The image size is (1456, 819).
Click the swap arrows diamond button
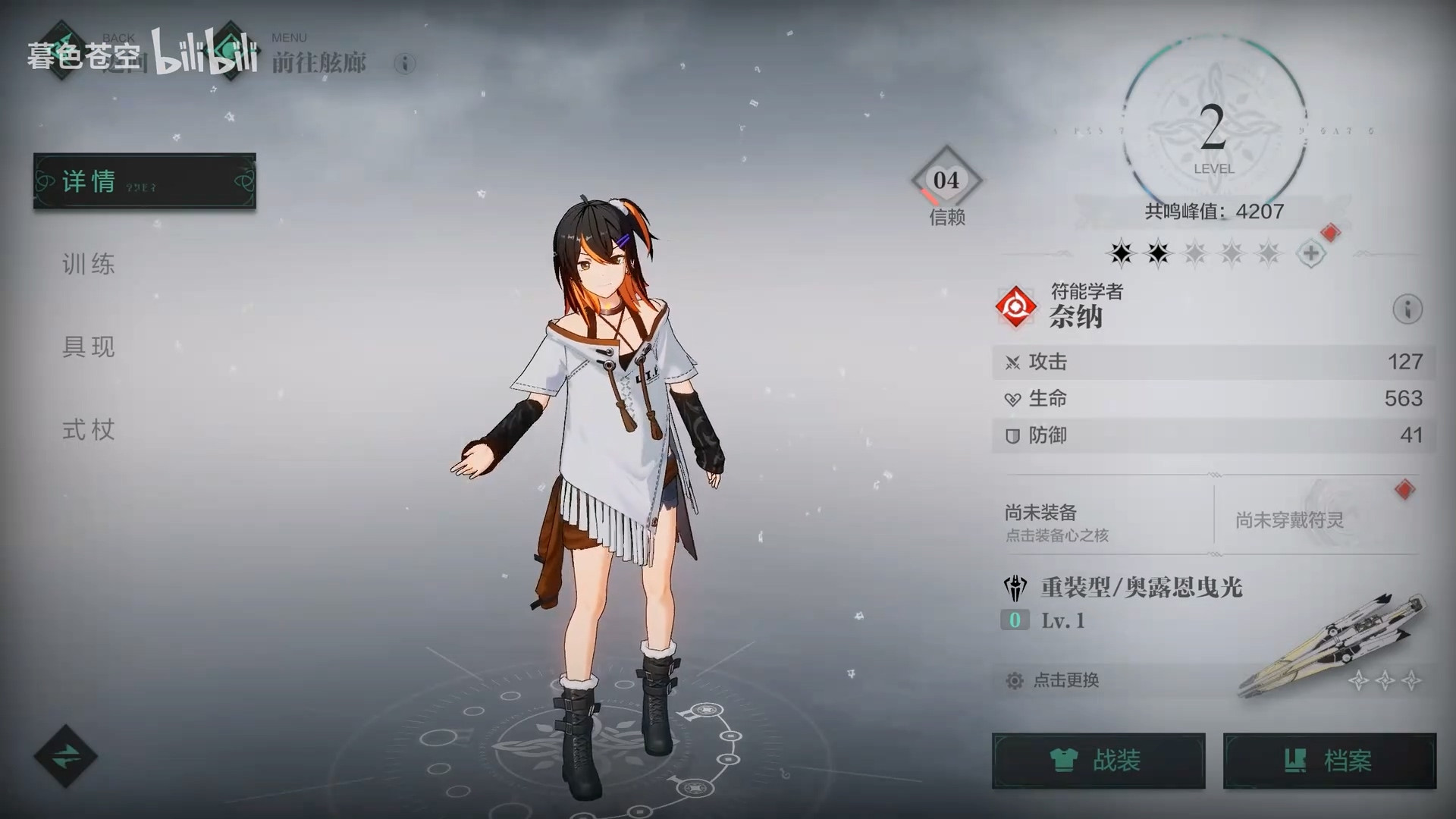click(x=65, y=755)
